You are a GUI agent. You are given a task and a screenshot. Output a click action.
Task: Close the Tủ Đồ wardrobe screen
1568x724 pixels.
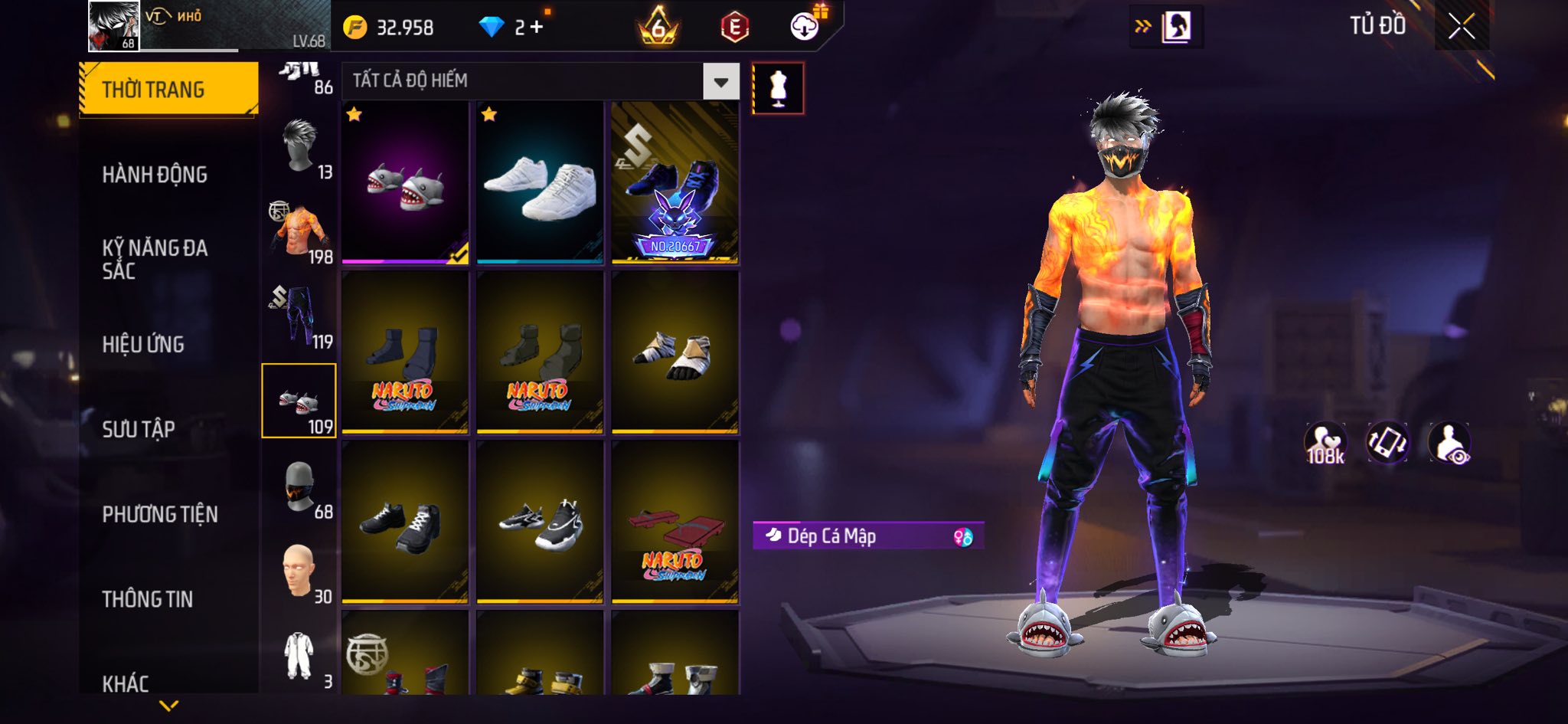point(1461,27)
